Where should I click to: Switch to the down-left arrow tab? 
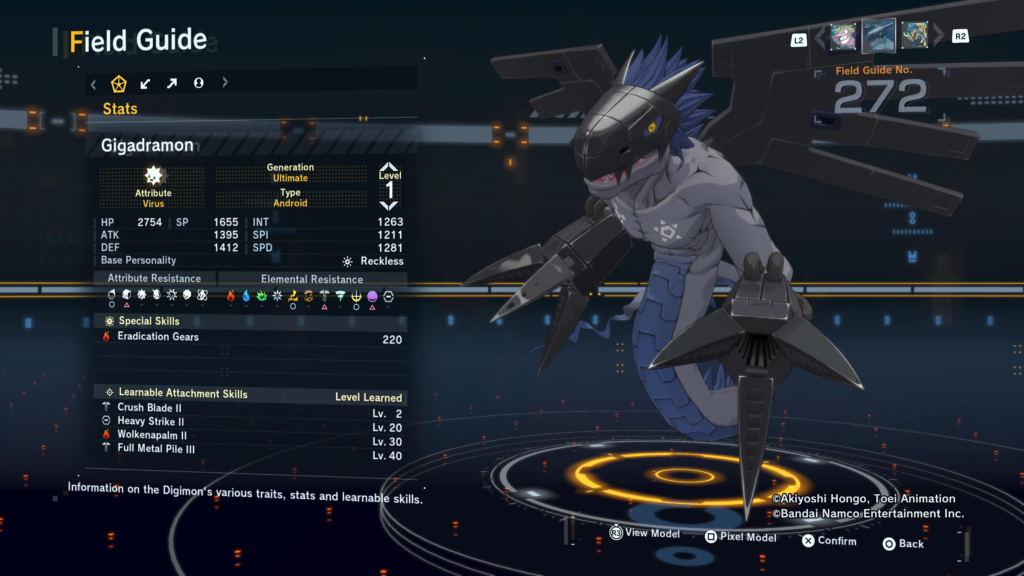pyautogui.click(x=146, y=84)
